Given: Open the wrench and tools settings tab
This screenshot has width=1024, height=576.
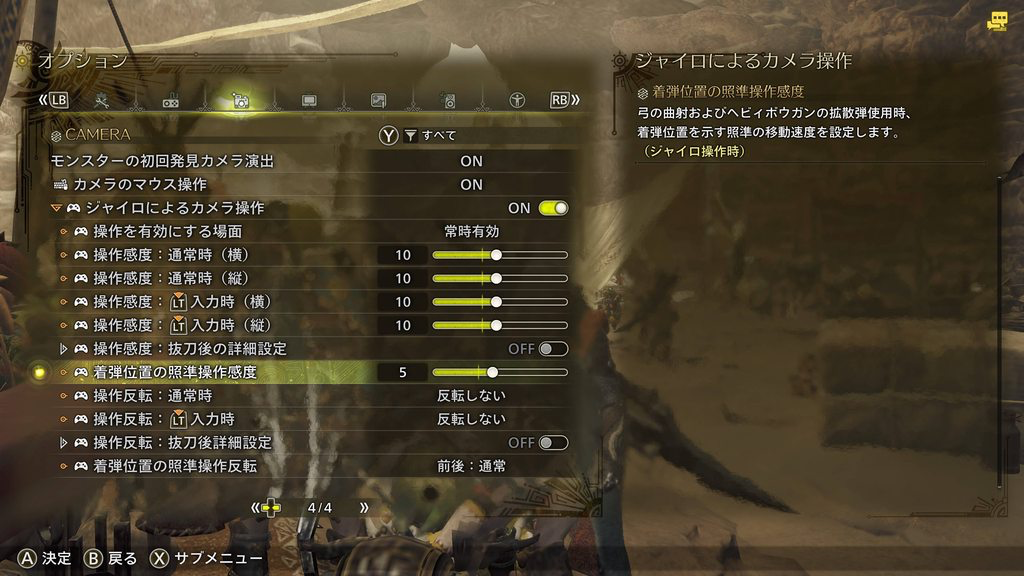Looking at the screenshot, I should click(x=102, y=100).
